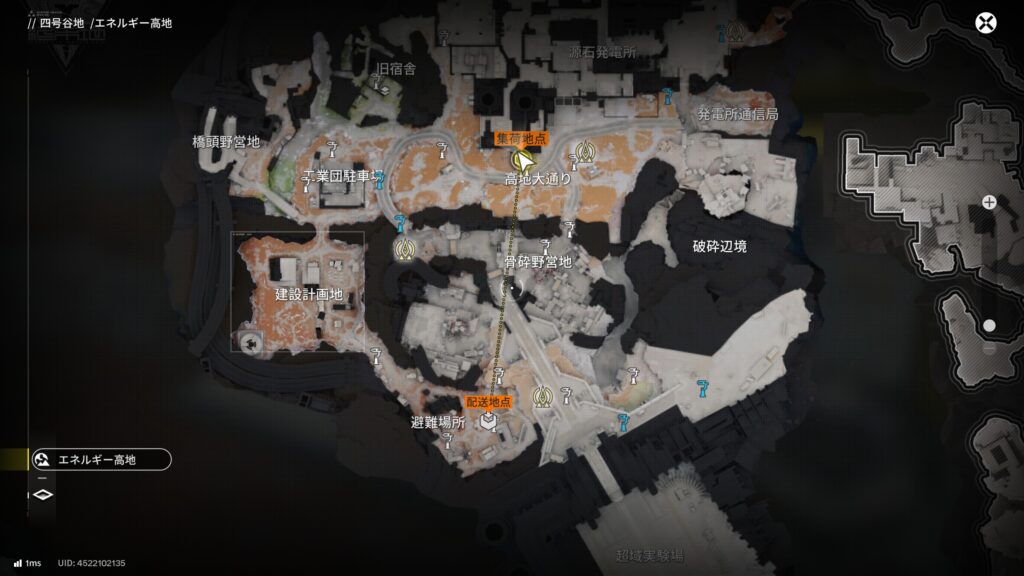Select the エネルギー高地 region button
The image size is (1024, 576).
tap(100, 460)
